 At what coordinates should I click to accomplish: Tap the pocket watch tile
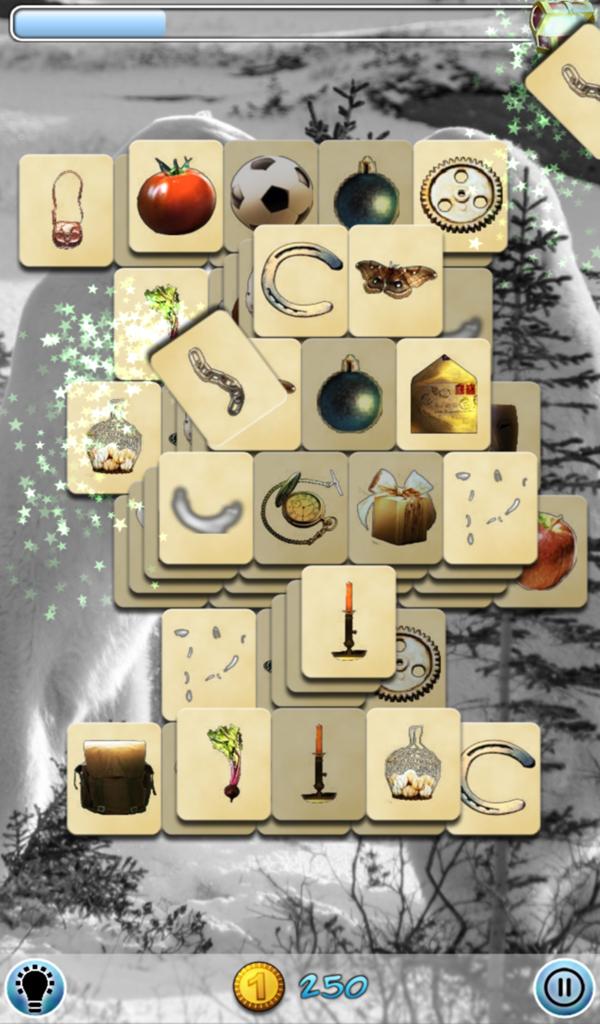point(300,506)
